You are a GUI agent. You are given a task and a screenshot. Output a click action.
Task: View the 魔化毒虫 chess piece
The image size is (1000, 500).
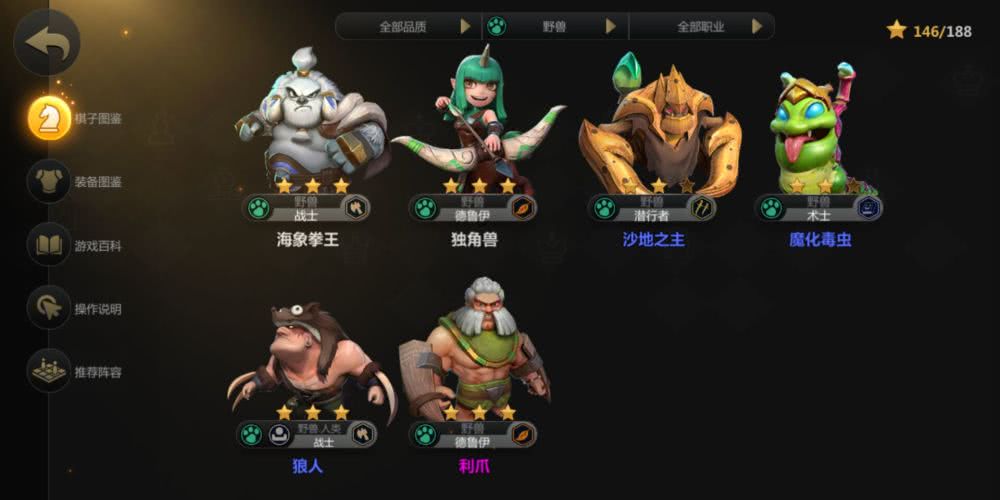point(818,130)
